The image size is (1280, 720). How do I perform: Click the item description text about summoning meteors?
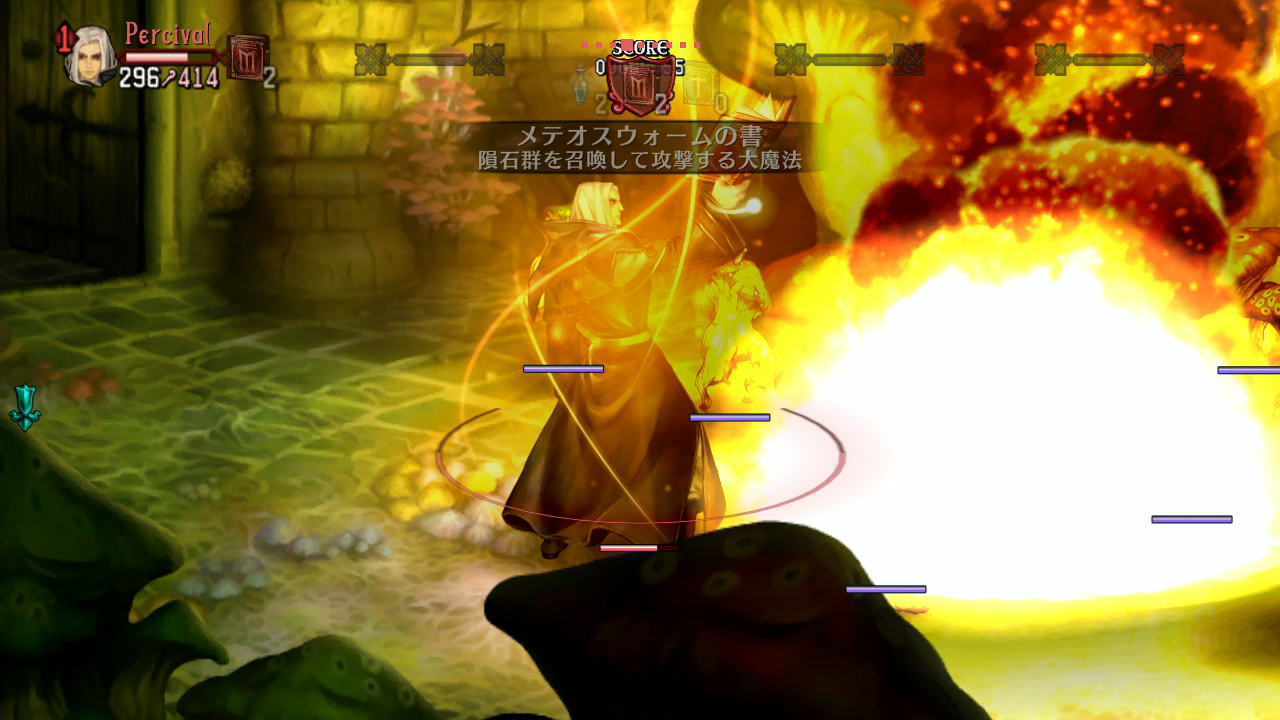[640, 158]
